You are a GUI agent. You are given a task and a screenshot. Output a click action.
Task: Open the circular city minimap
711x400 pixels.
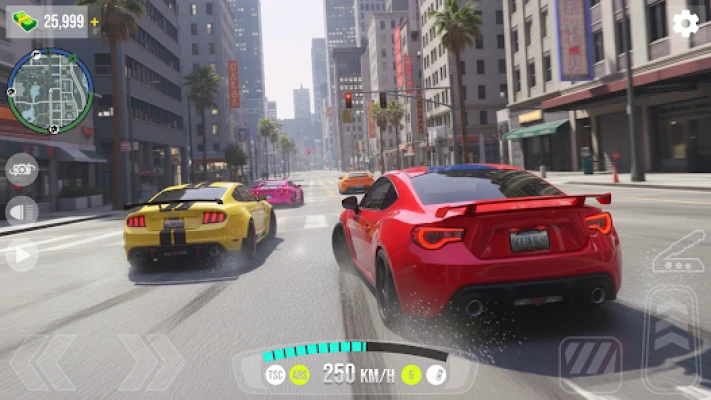50,91
